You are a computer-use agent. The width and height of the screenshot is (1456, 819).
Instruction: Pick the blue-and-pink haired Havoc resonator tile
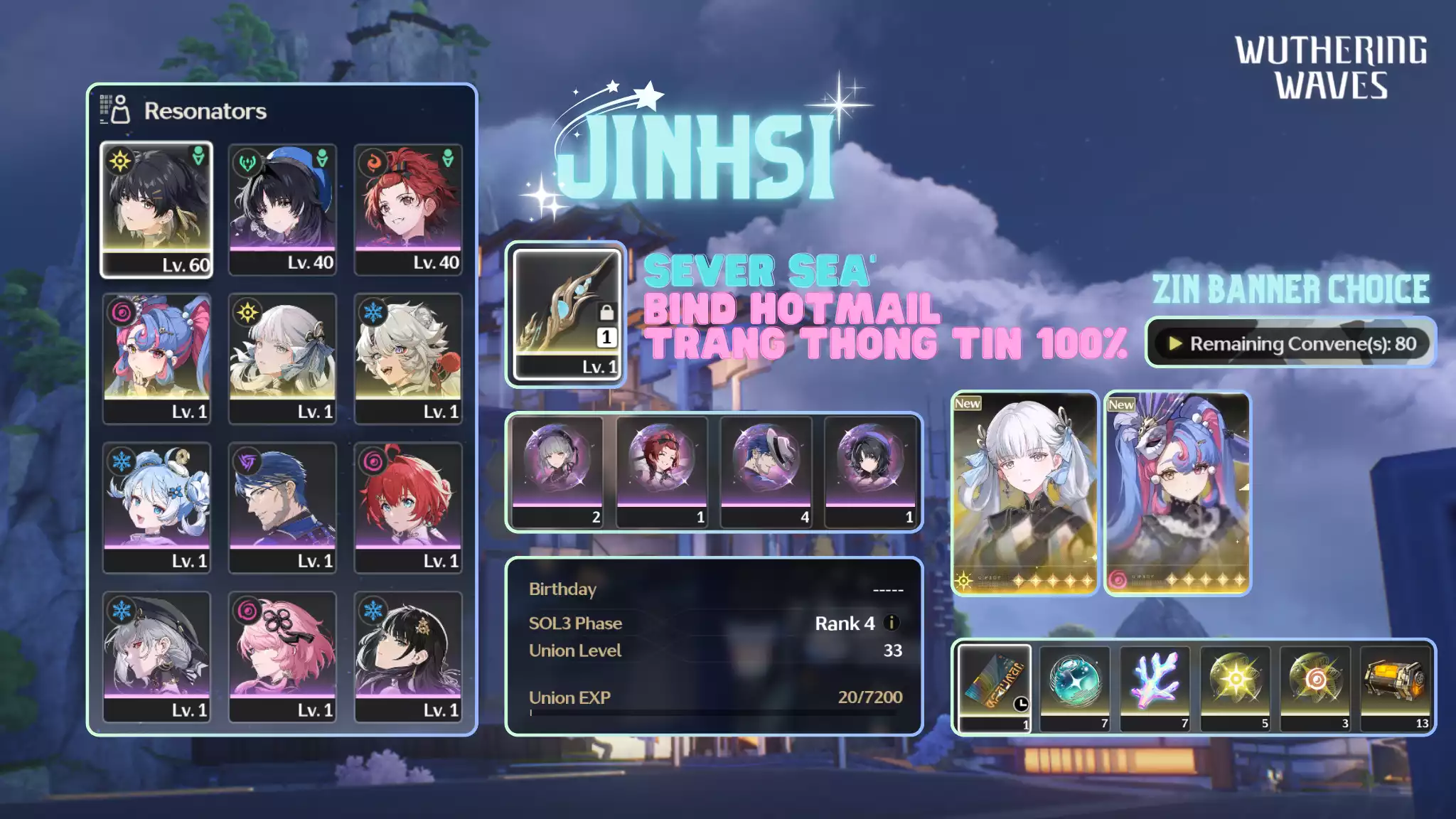point(156,358)
